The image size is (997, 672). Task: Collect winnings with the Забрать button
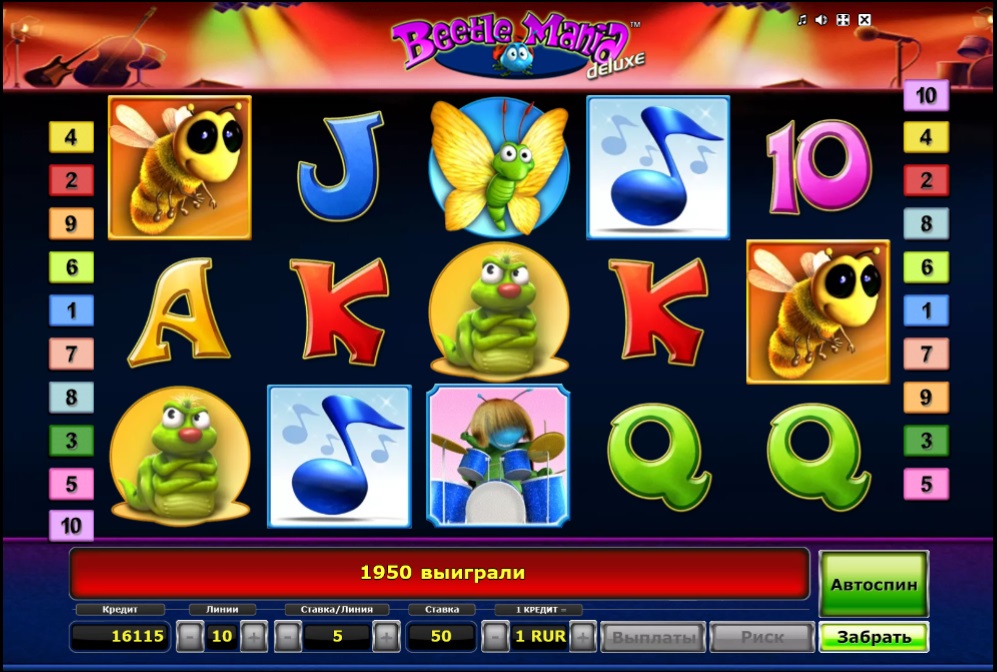pos(873,637)
